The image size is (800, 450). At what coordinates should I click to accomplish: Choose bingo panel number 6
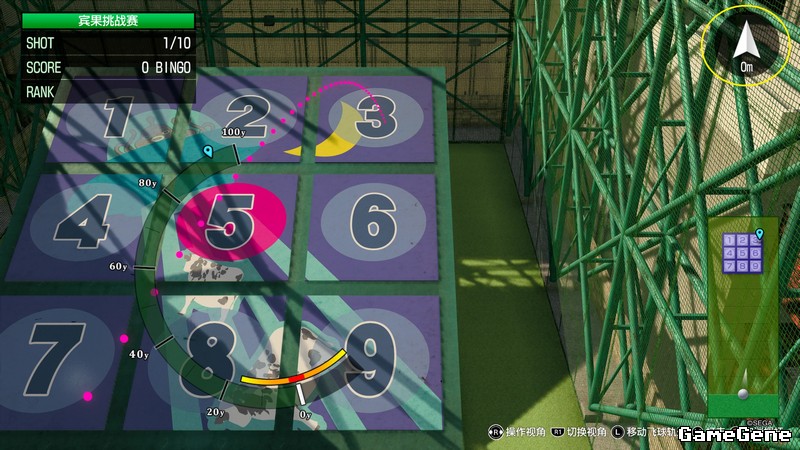pyautogui.click(x=374, y=220)
